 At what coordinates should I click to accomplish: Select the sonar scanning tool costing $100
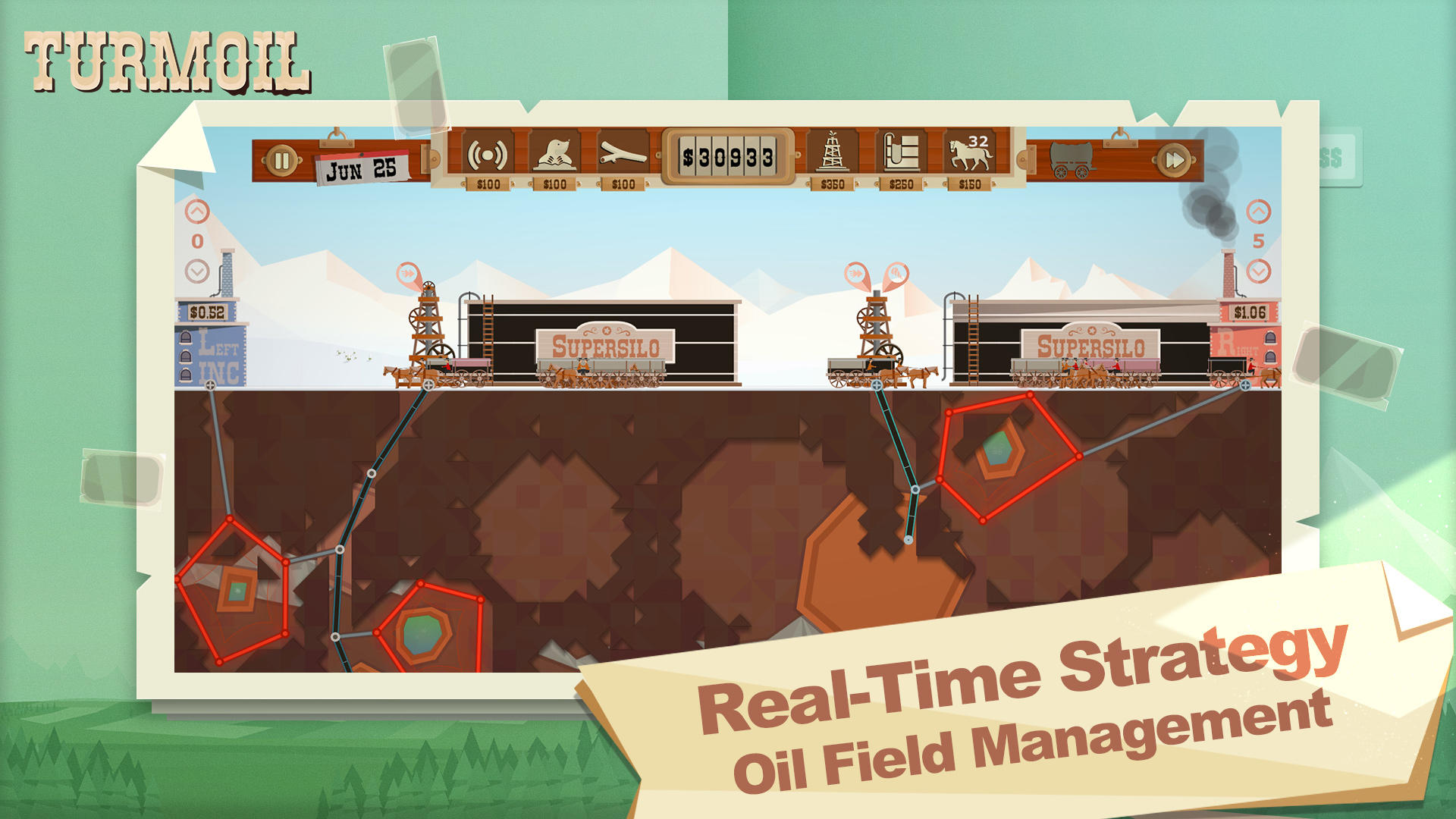[x=489, y=155]
